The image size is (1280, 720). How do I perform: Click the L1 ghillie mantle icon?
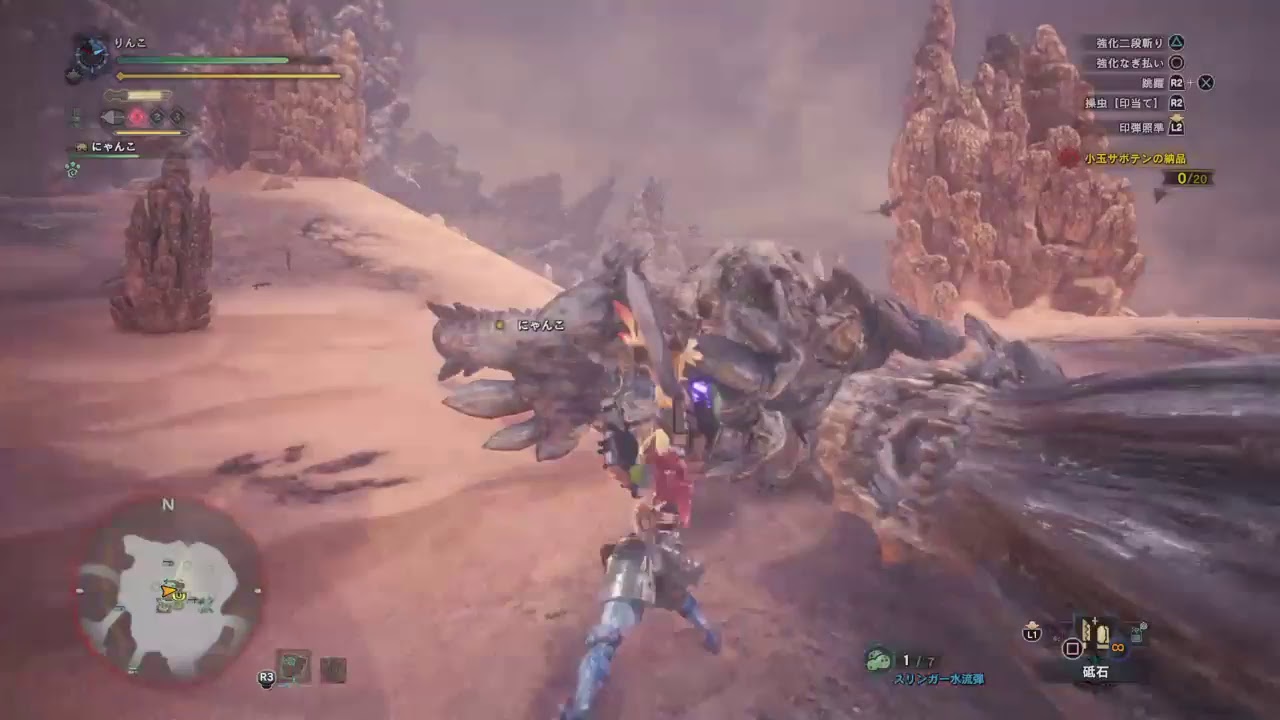(x=1032, y=631)
